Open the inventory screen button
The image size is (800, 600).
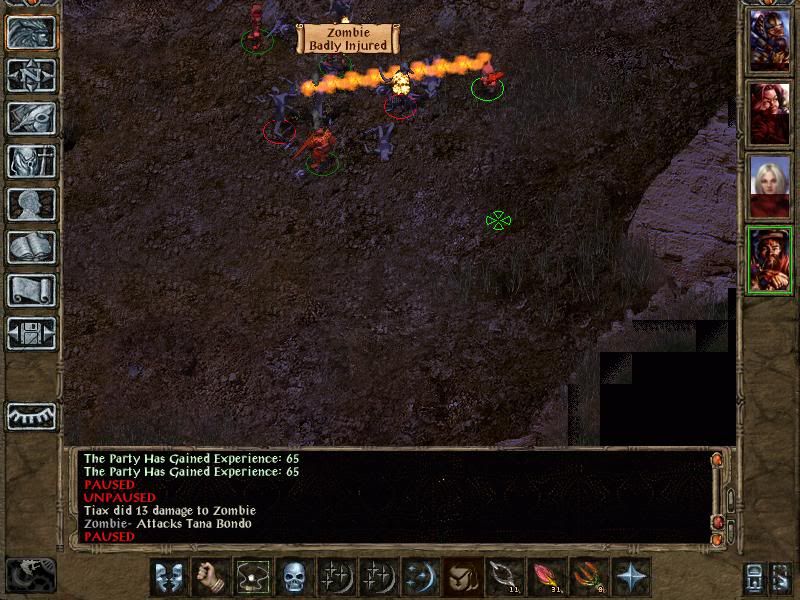[x=31, y=161]
